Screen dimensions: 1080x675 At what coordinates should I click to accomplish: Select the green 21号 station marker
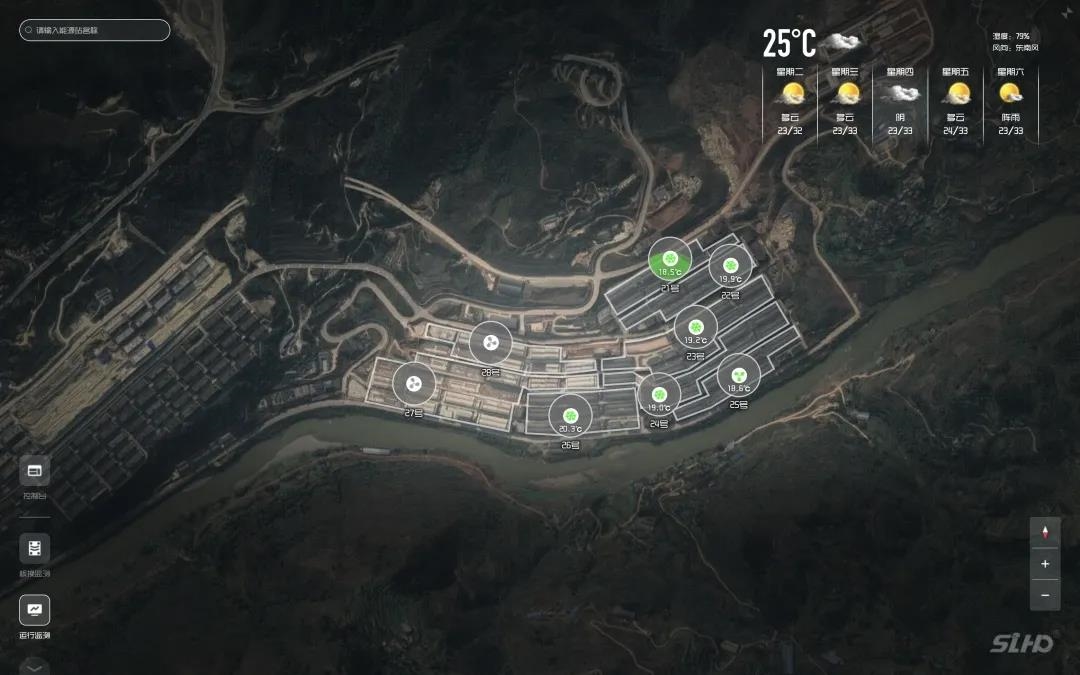pos(670,260)
